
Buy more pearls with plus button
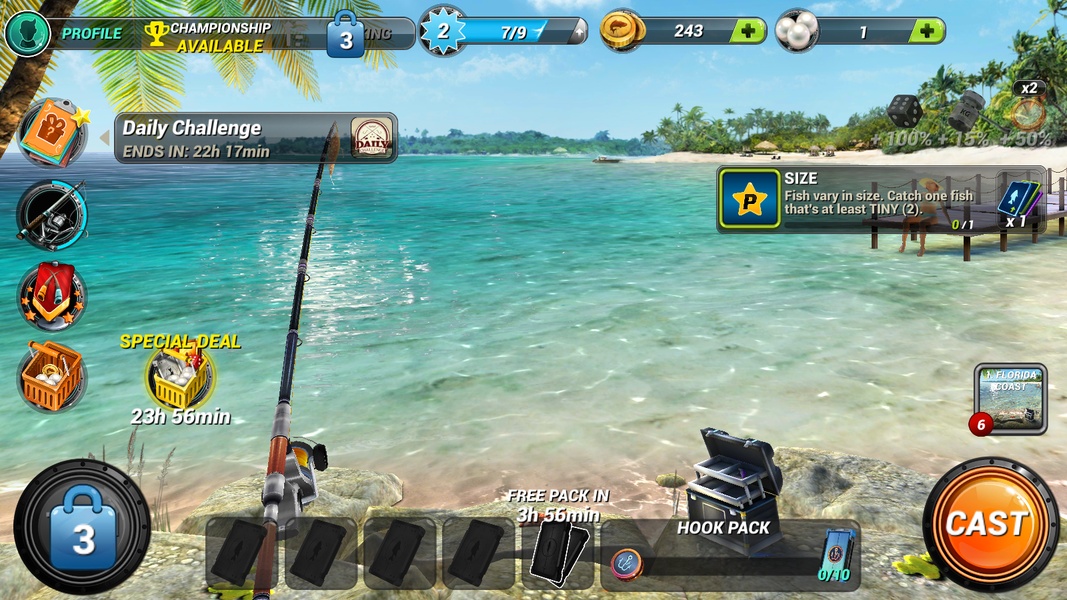pos(926,31)
